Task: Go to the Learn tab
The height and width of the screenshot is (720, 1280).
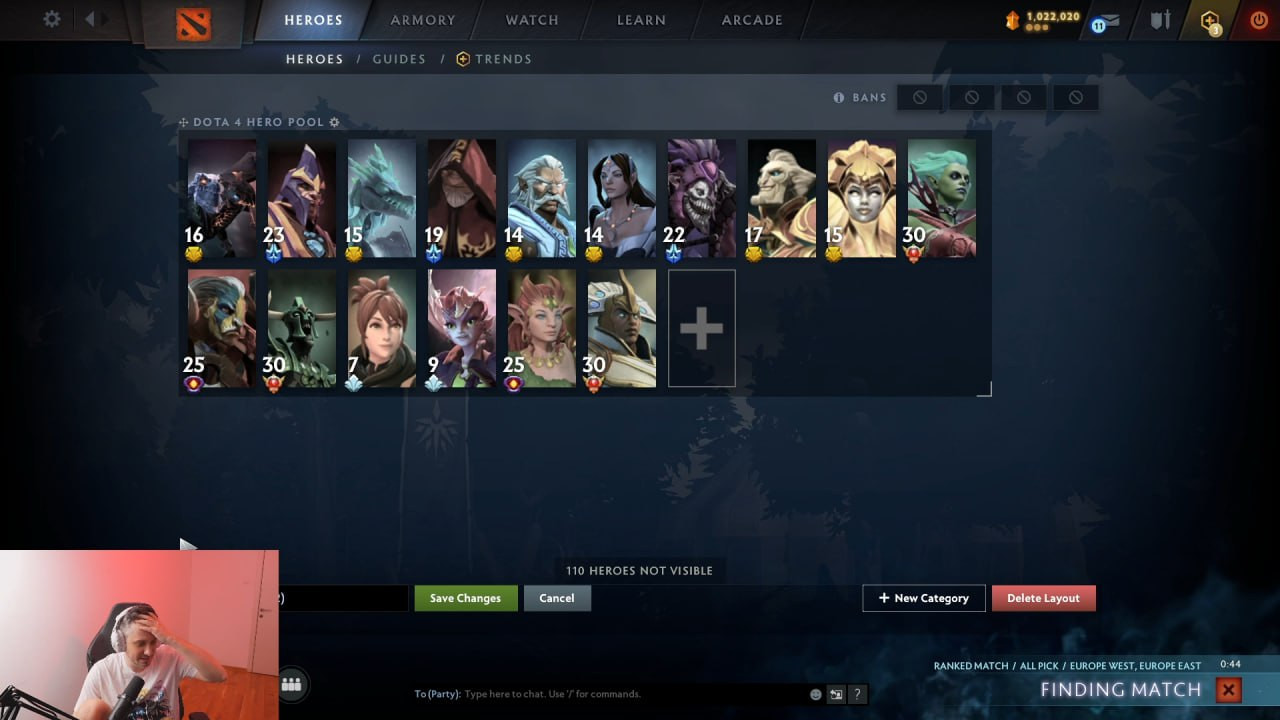Action: point(641,20)
